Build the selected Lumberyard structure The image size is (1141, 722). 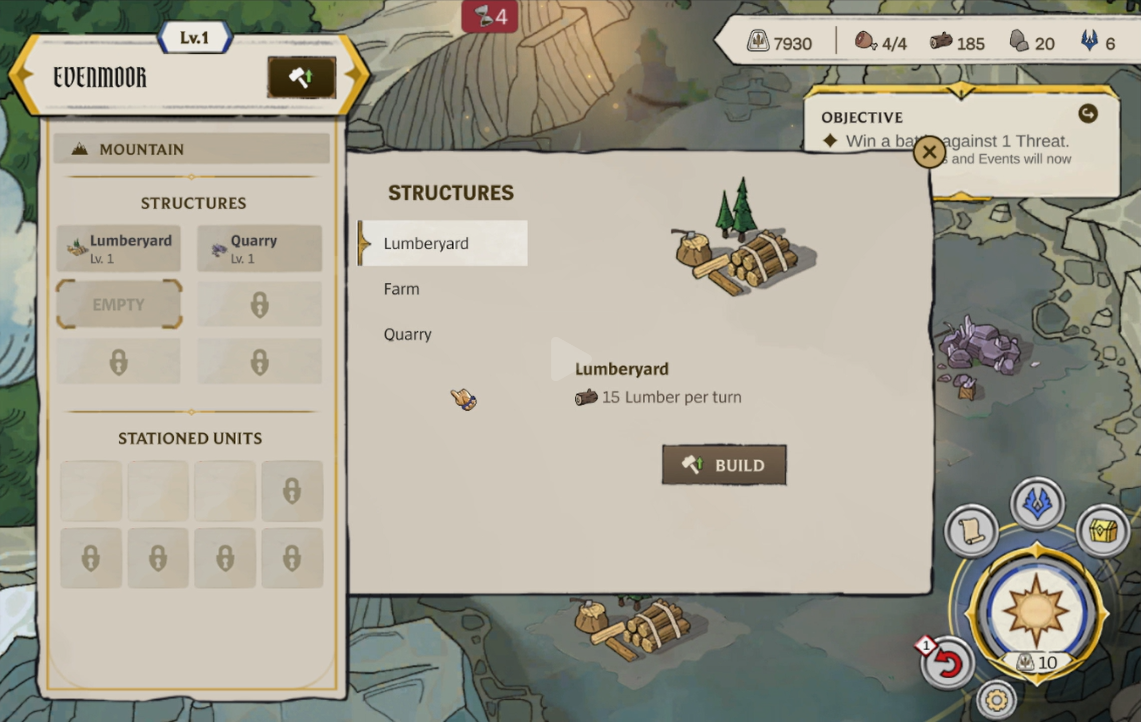tap(724, 465)
